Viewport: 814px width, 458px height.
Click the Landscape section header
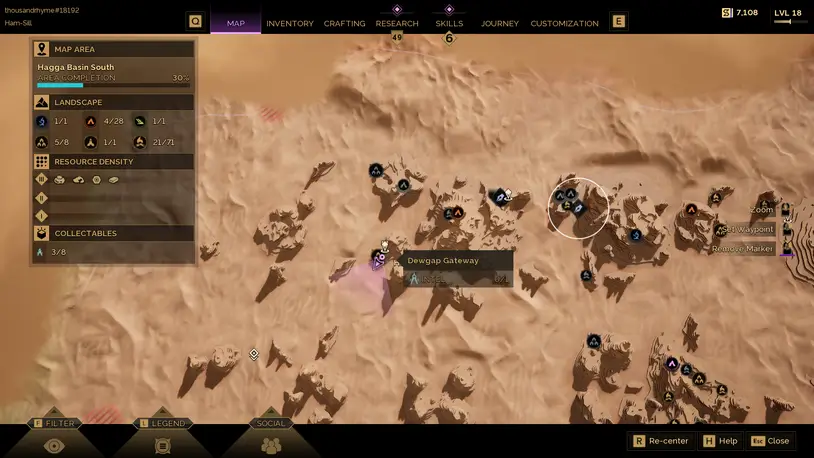113,102
